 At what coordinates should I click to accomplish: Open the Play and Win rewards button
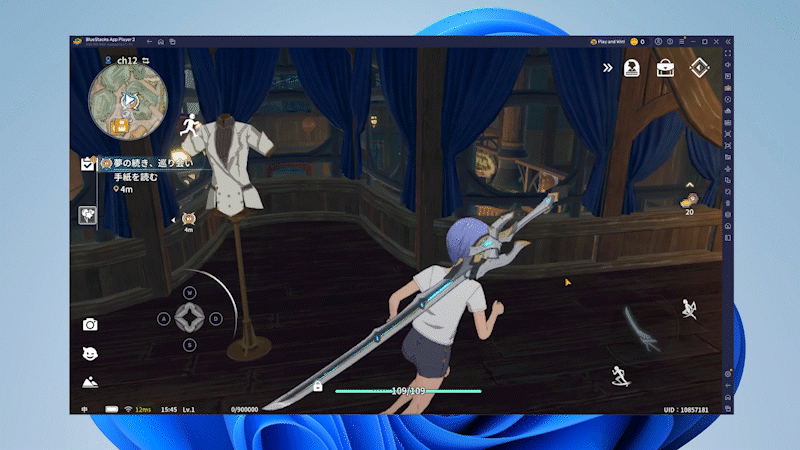(x=608, y=42)
